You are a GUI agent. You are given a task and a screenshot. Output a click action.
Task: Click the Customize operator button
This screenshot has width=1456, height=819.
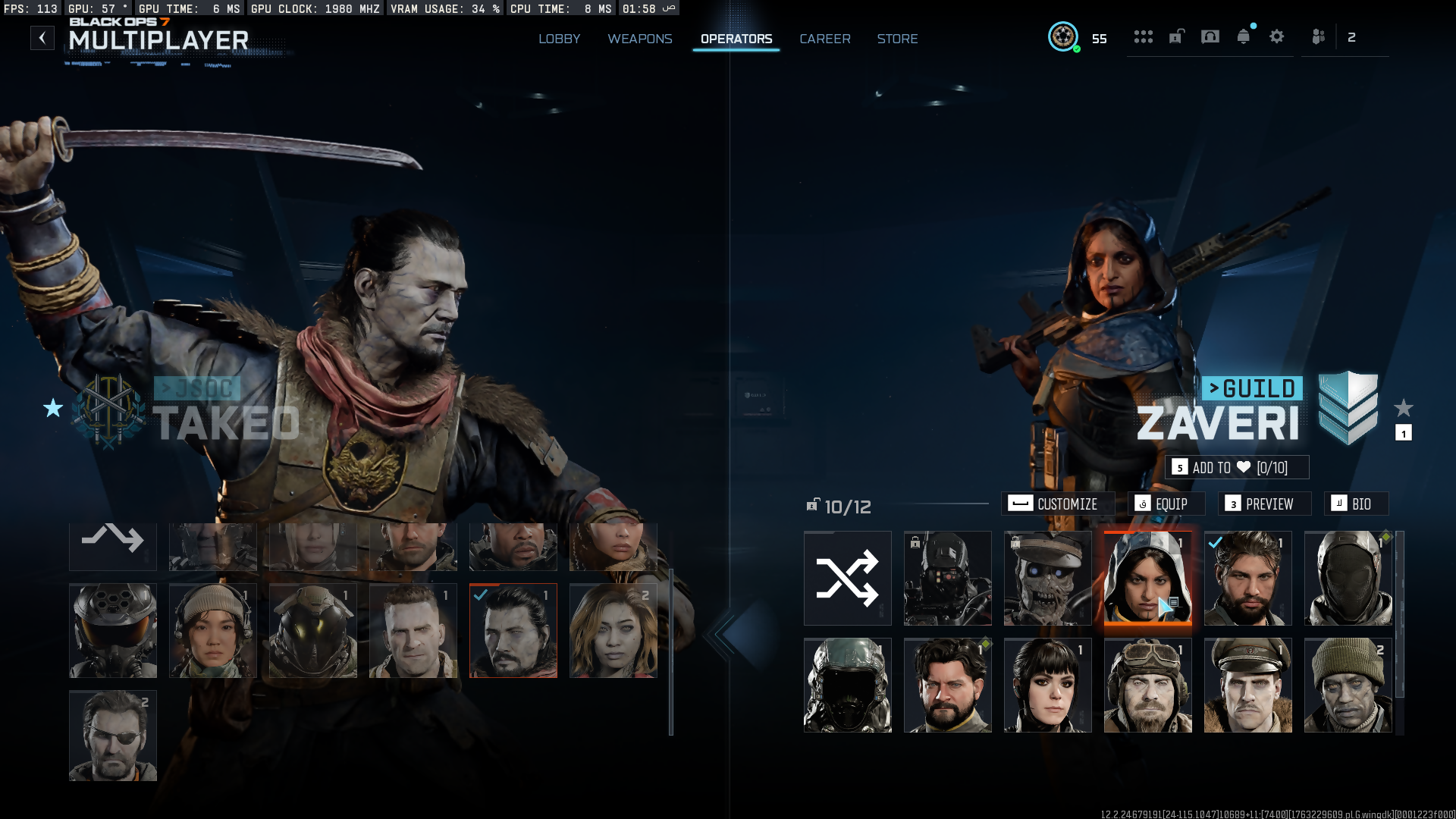[1058, 504]
